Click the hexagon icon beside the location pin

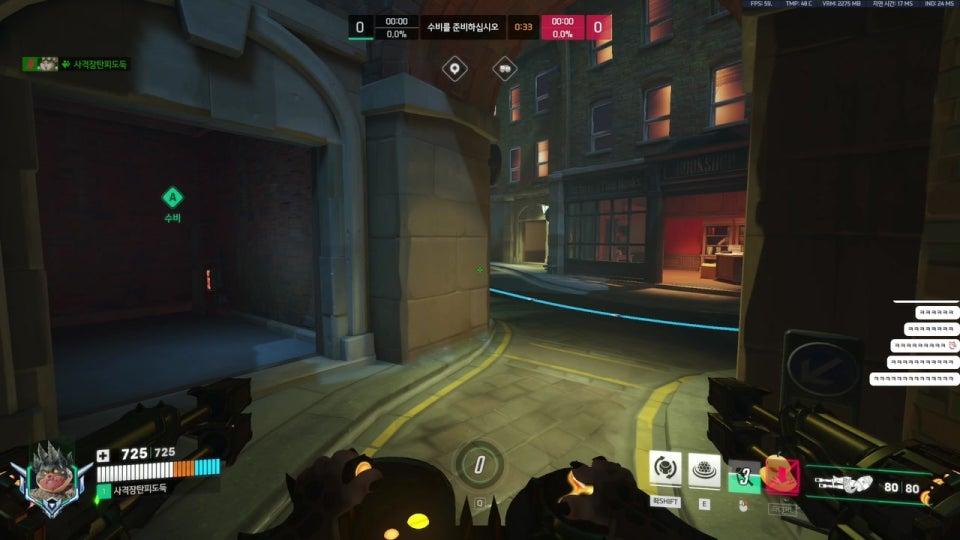[505, 68]
